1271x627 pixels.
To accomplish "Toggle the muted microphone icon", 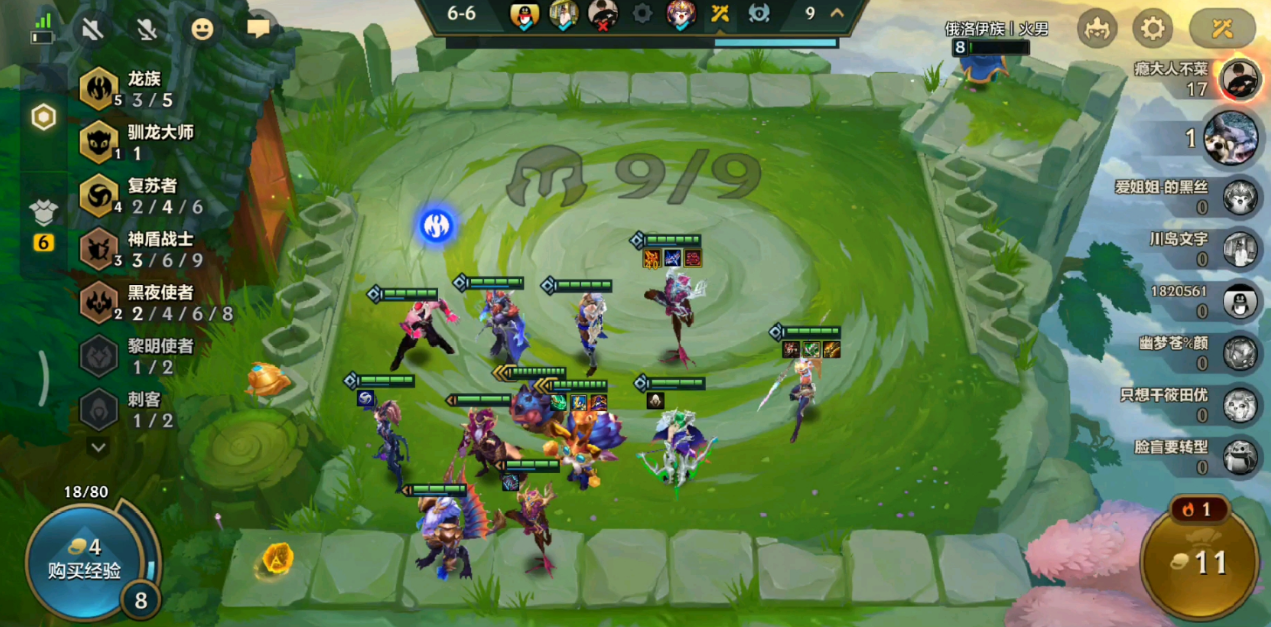I will pos(148,29).
